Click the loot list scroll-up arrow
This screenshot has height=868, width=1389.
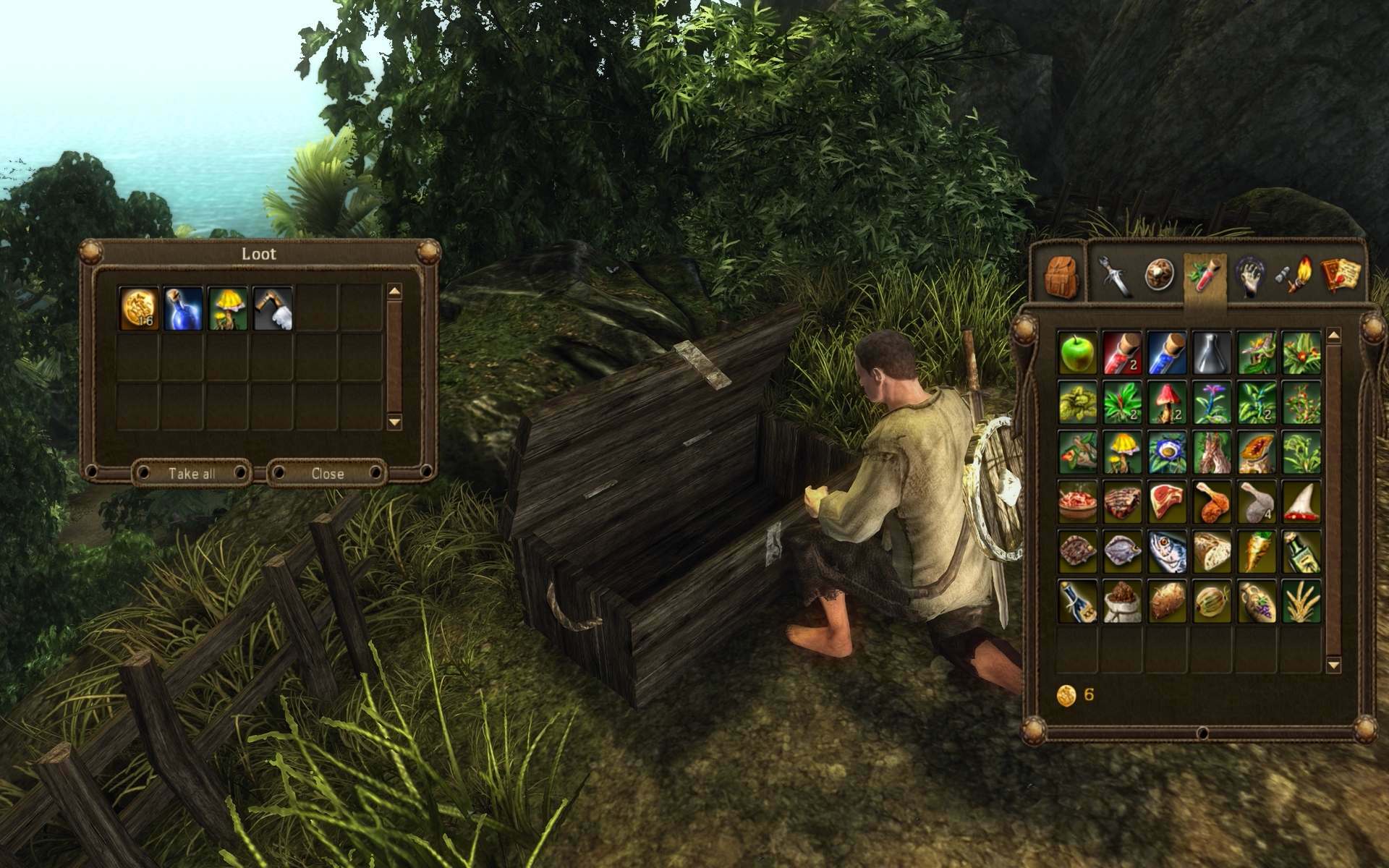394,292
